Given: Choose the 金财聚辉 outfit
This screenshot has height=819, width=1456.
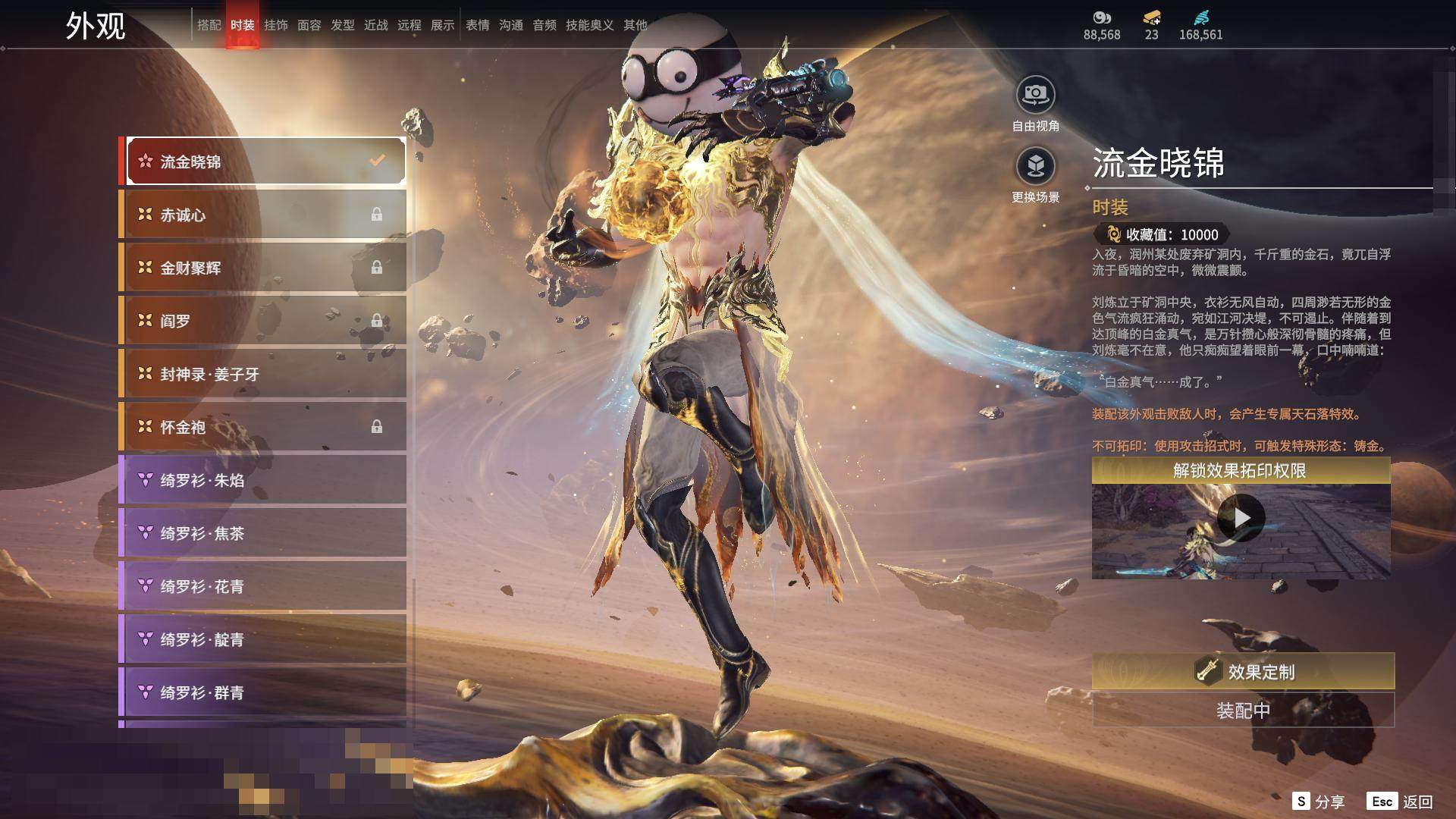Looking at the screenshot, I should [263, 268].
